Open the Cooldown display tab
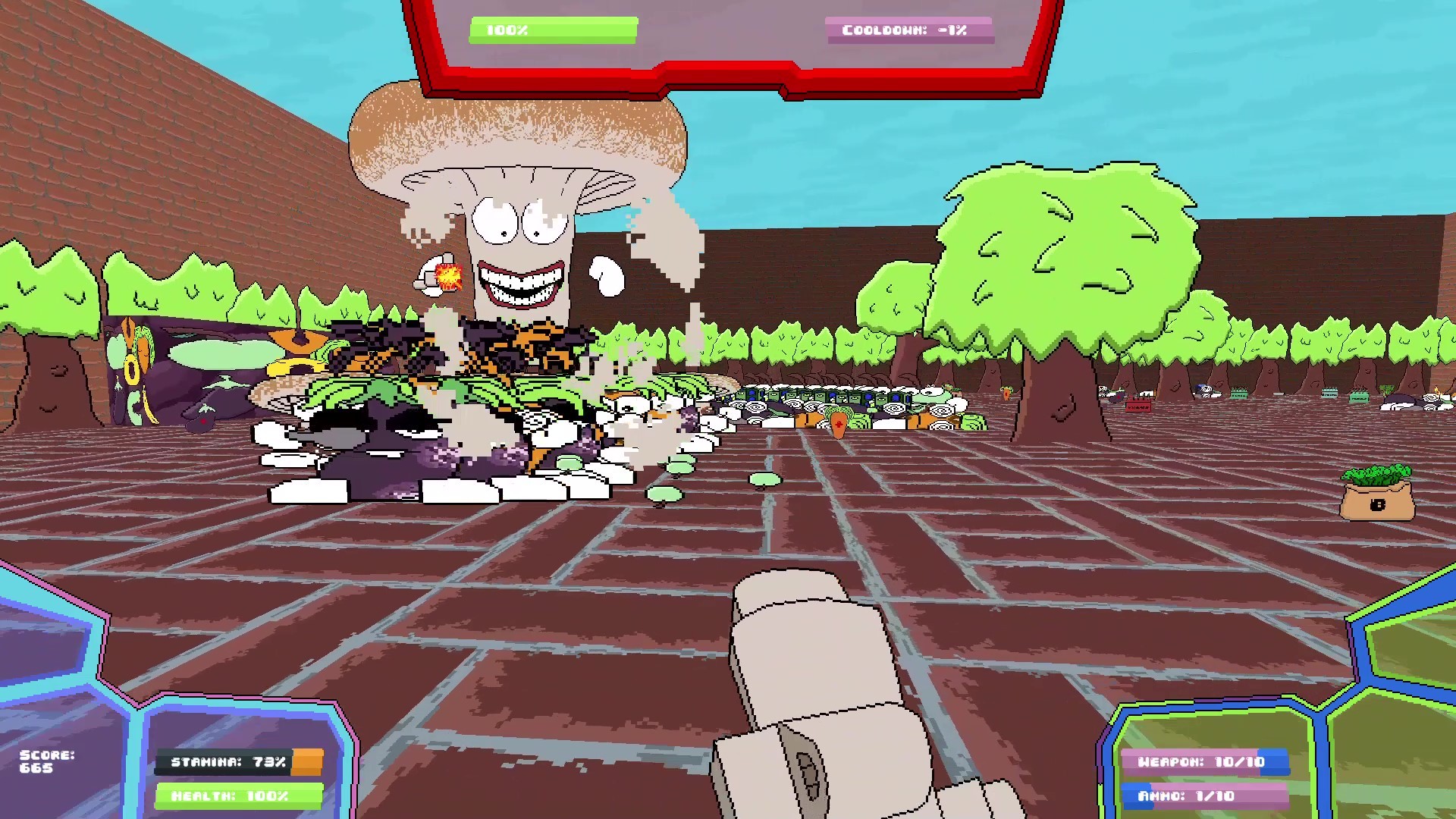 click(x=909, y=30)
